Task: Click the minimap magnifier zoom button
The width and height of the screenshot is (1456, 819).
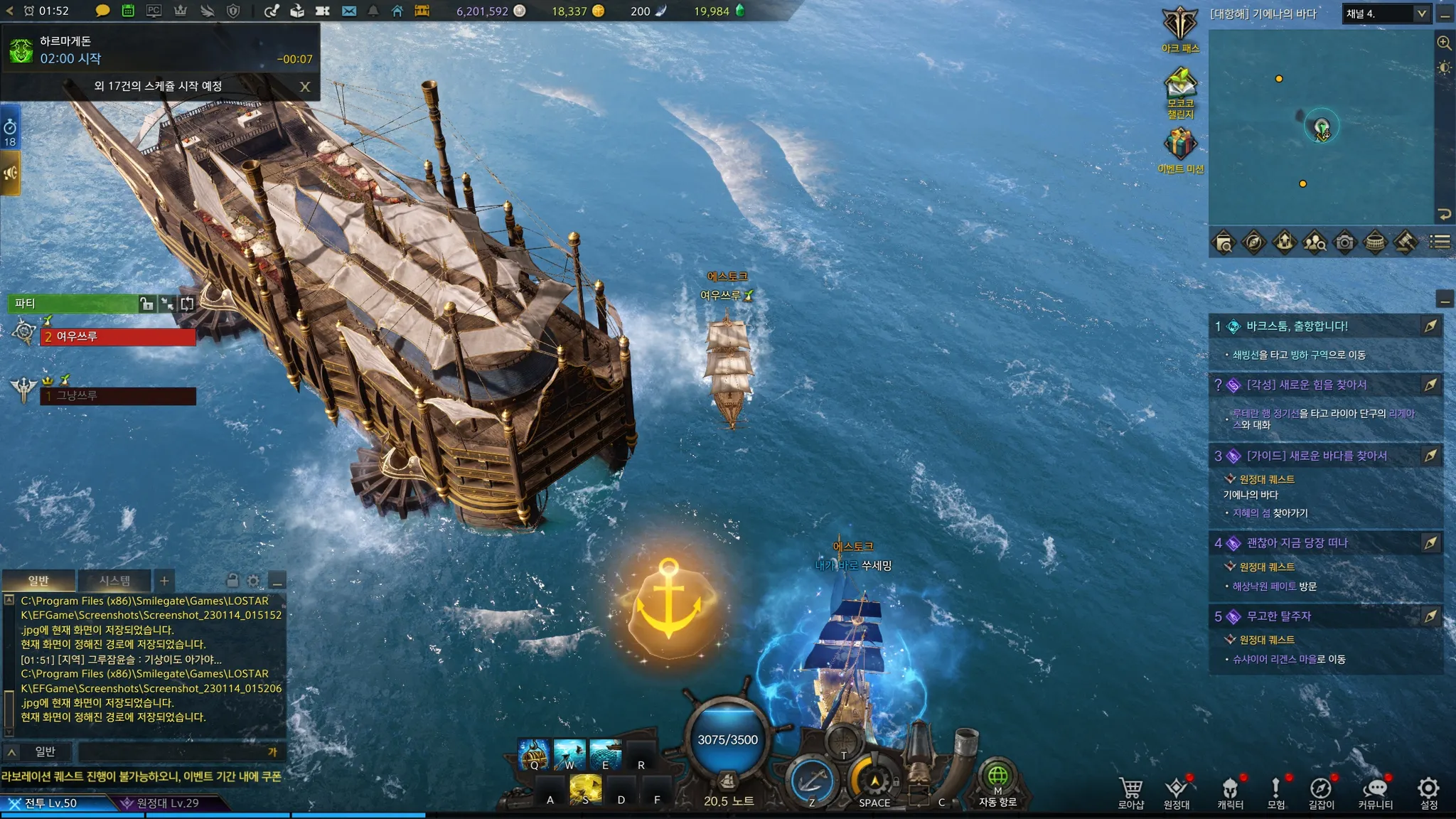Action: coord(1444,43)
